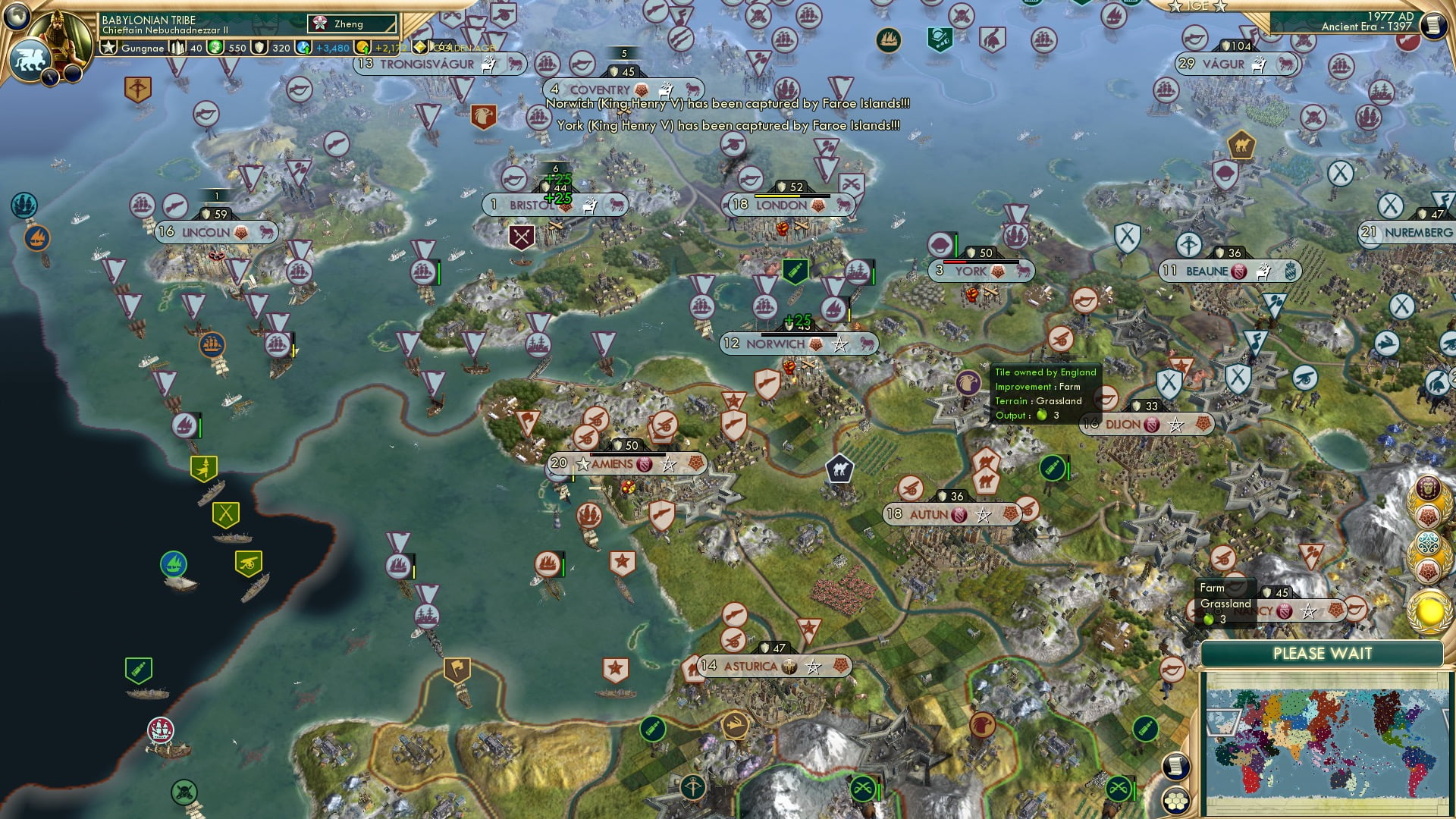The height and width of the screenshot is (819, 1456).
Task: Open the Zheng great person panel
Action: (353, 24)
